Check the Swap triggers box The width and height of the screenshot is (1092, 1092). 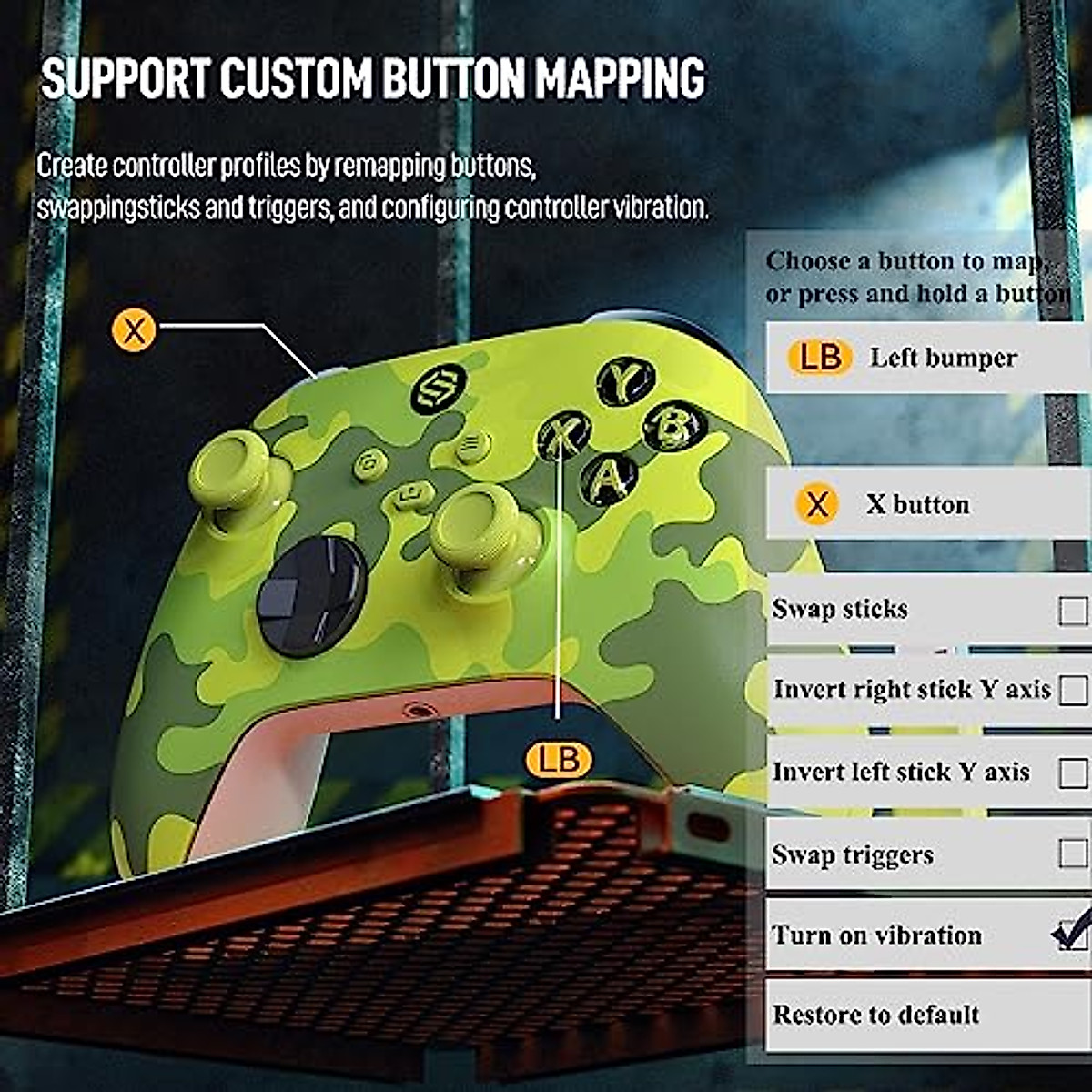(x=1073, y=854)
